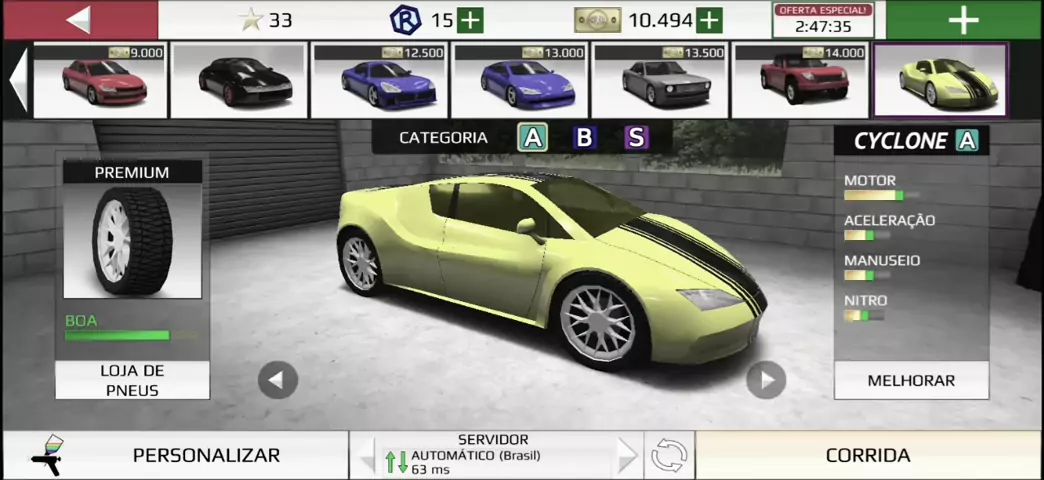Open the Melhorar upgrade menu

point(911,380)
